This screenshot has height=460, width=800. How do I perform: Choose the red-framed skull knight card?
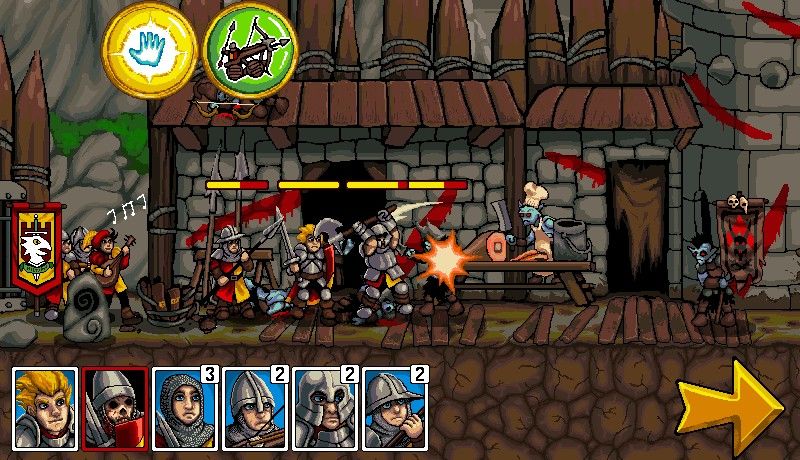[115, 408]
